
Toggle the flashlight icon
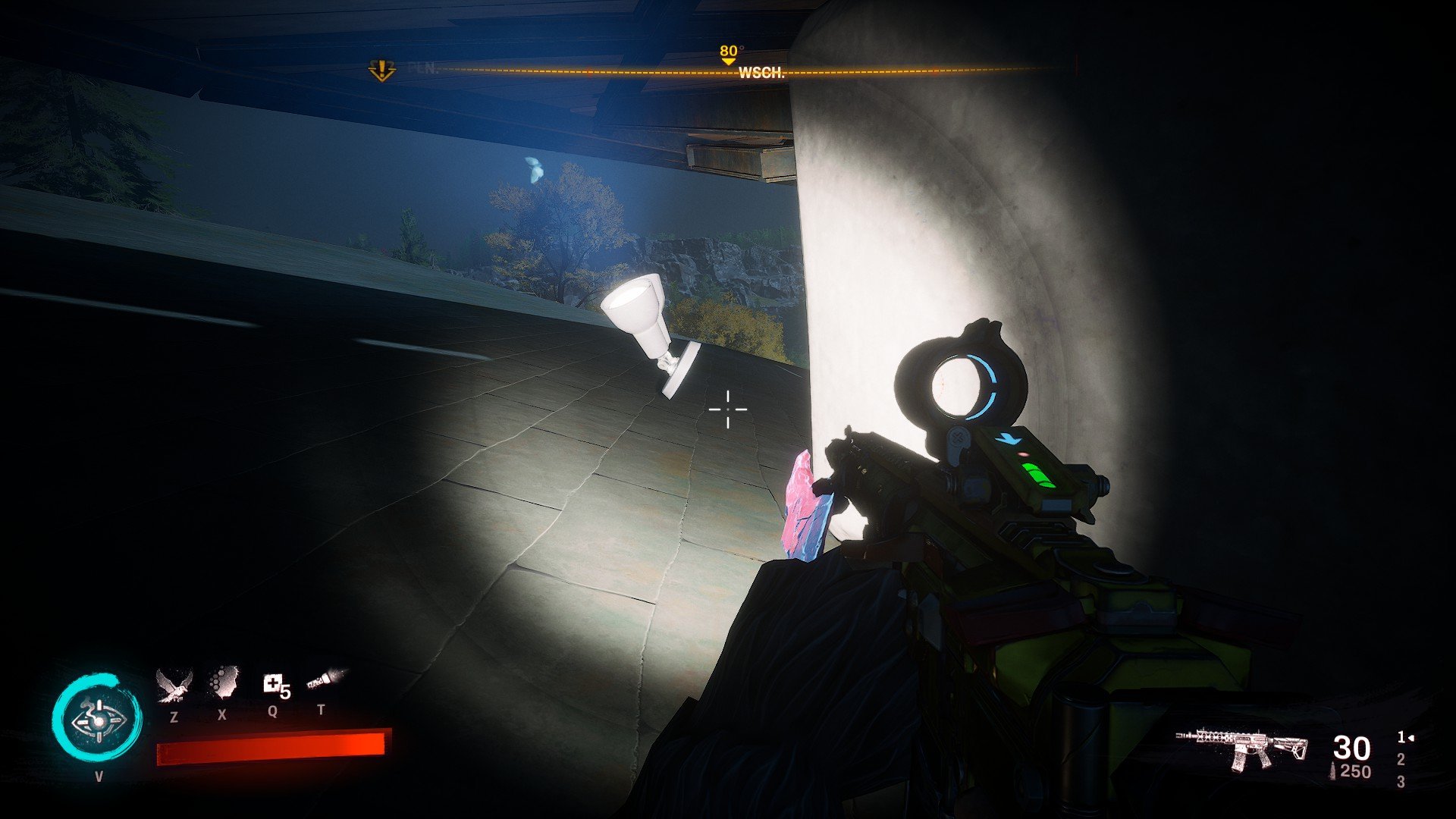click(x=325, y=679)
